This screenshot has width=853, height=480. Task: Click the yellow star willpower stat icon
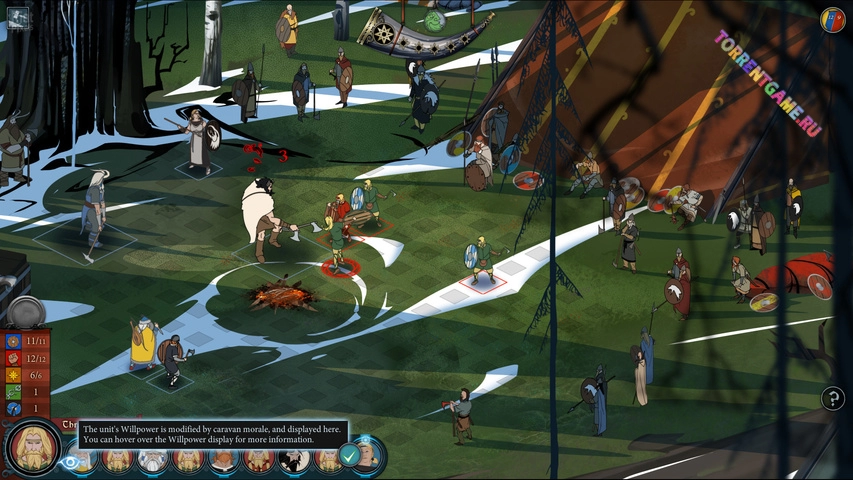[x=13, y=374]
